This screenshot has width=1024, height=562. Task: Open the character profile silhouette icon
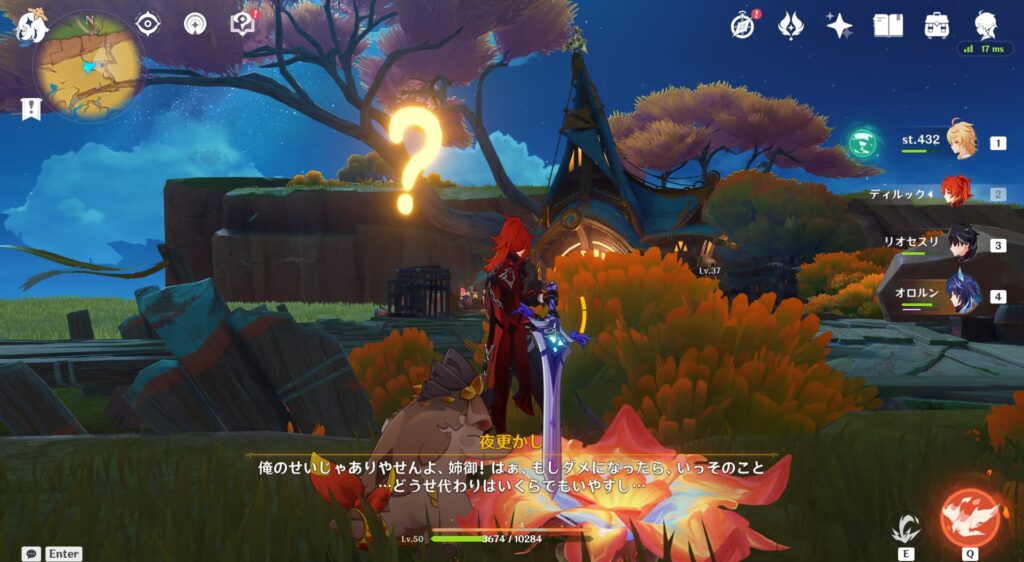click(x=986, y=25)
